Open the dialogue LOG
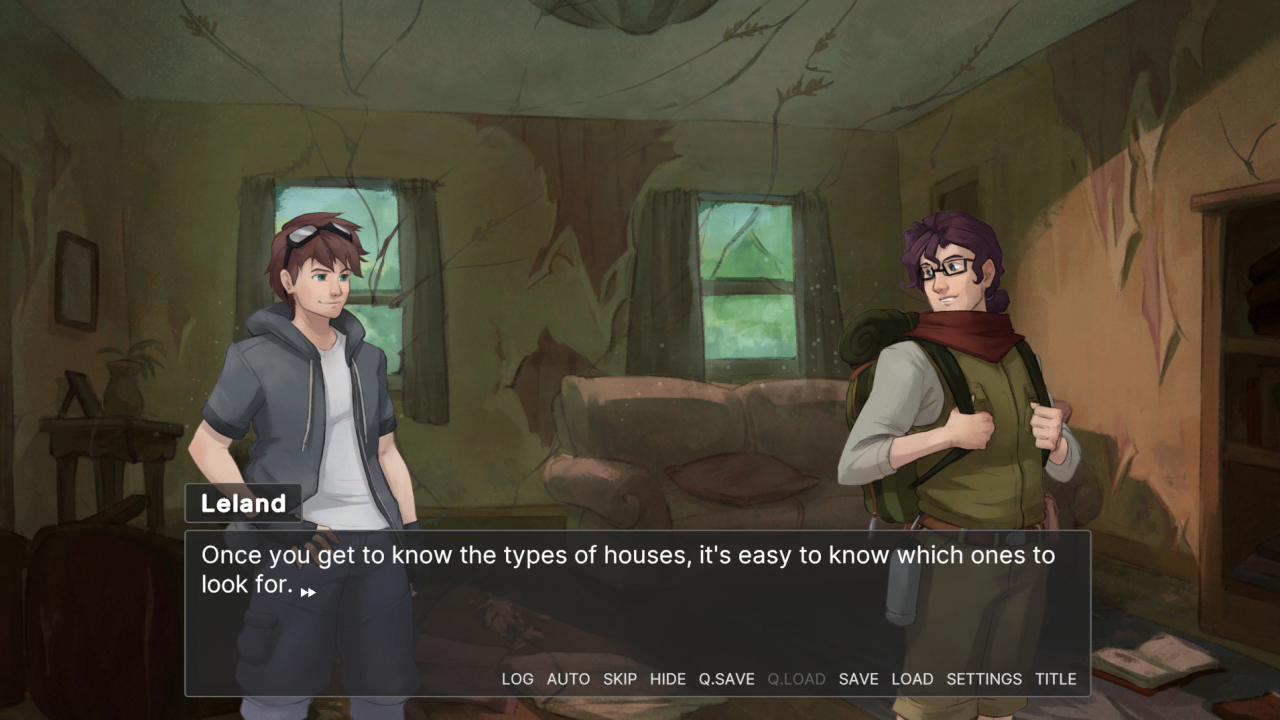The width and height of the screenshot is (1280, 720). [x=517, y=679]
